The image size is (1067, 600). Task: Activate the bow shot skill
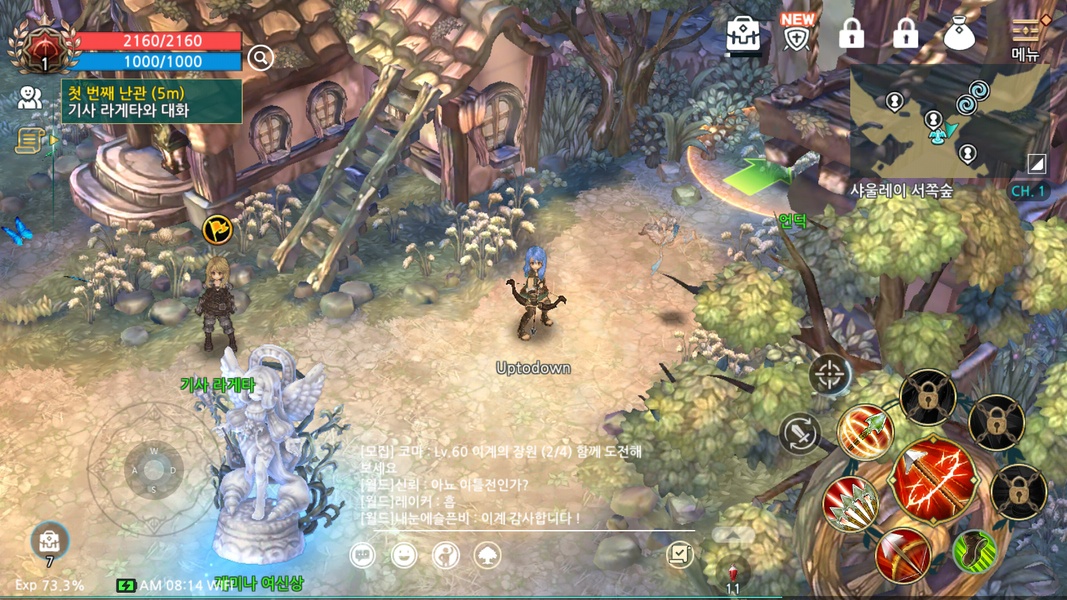click(x=903, y=555)
